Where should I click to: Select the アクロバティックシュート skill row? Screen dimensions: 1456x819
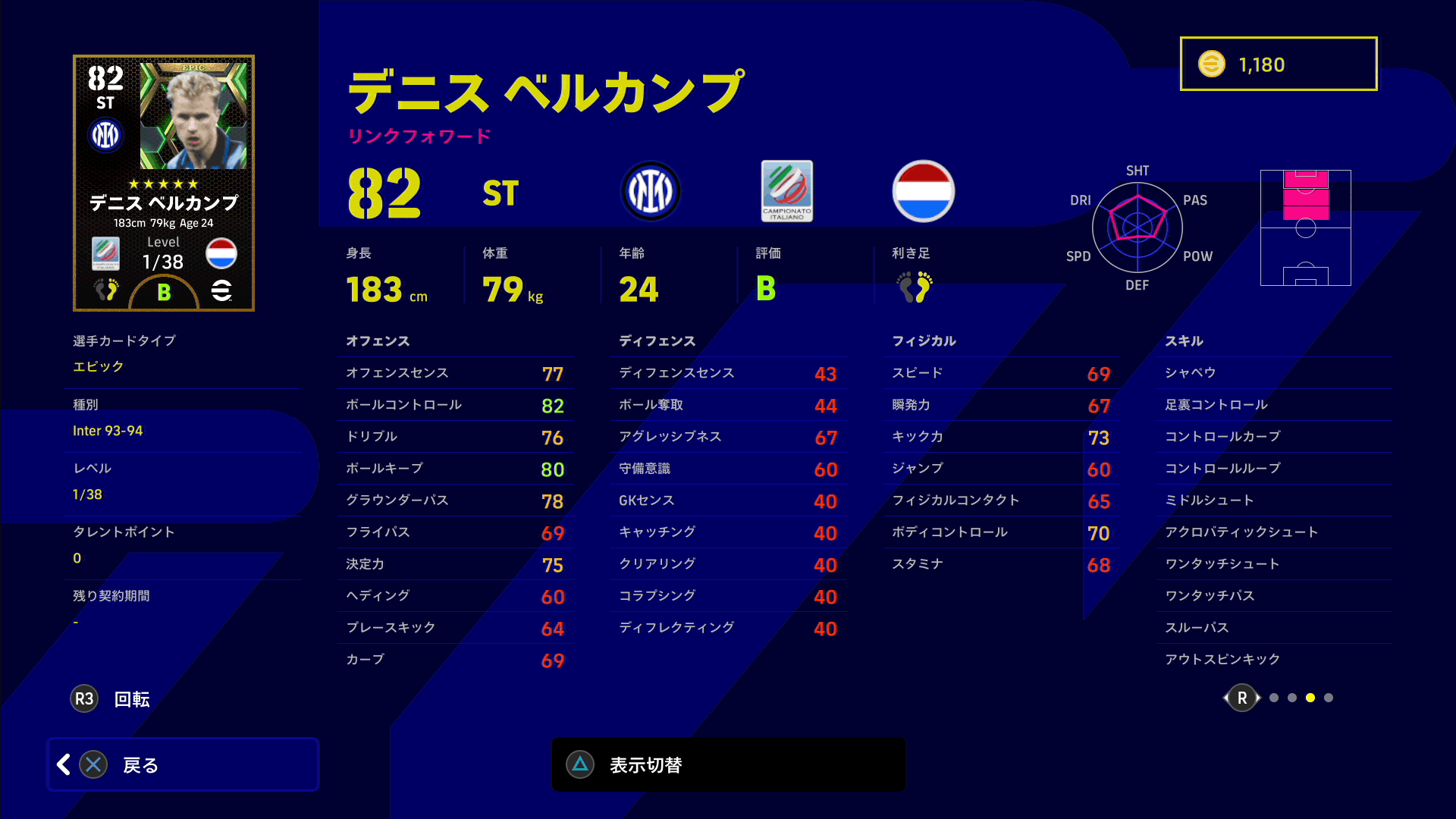(1278, 532)
